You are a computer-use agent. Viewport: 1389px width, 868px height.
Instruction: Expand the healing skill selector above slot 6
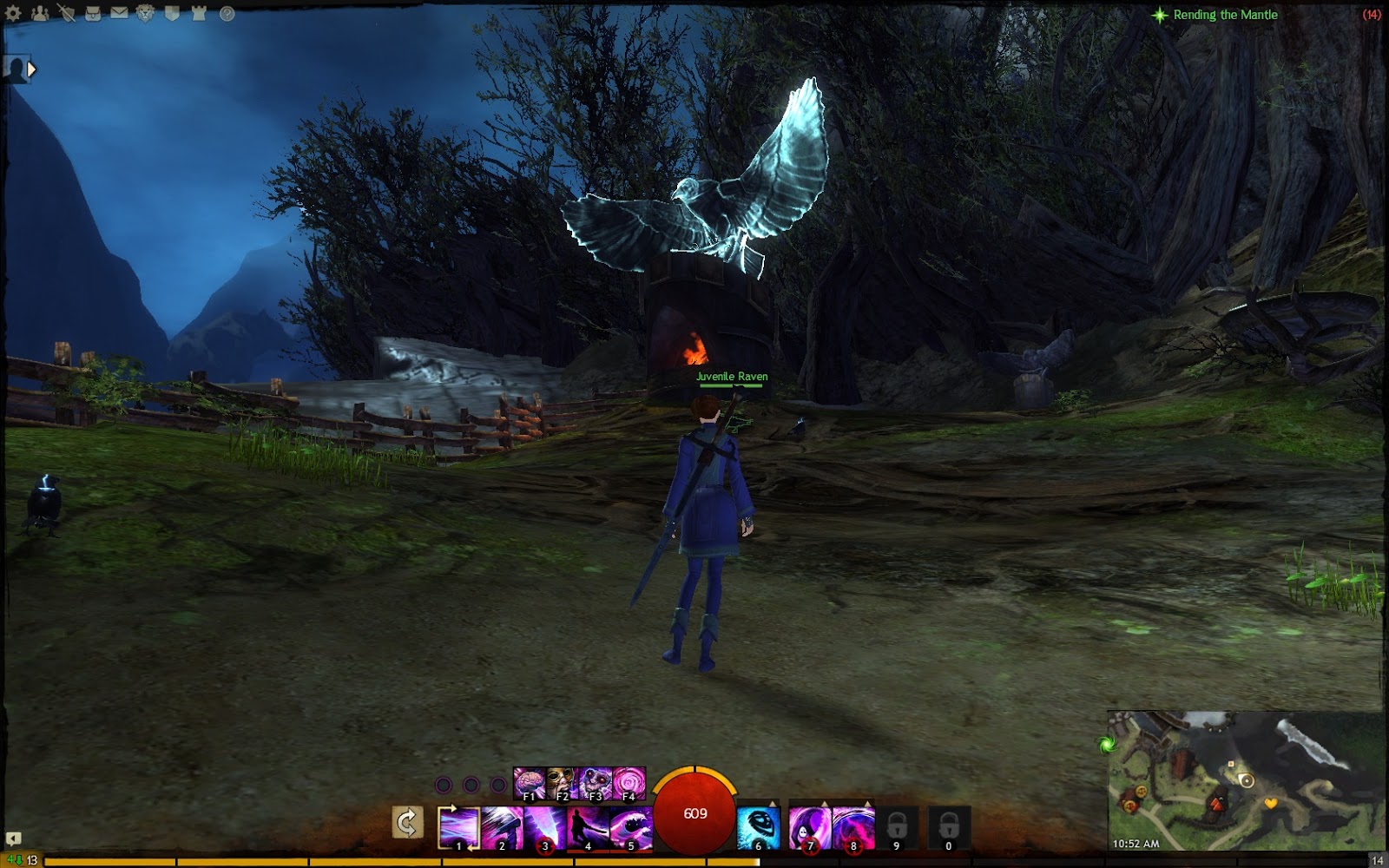pos(772,804)
